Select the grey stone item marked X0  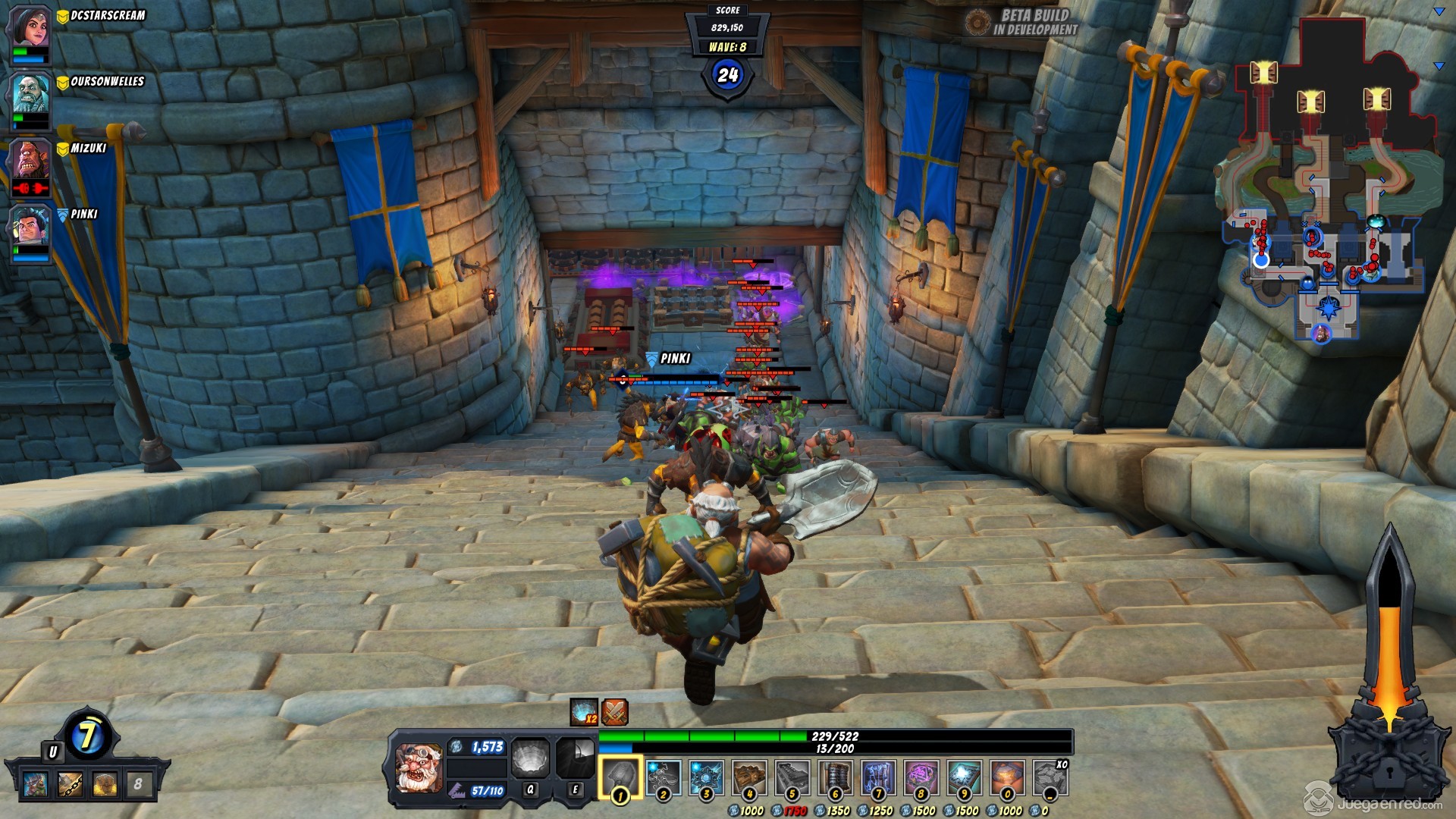(1050, 777)
